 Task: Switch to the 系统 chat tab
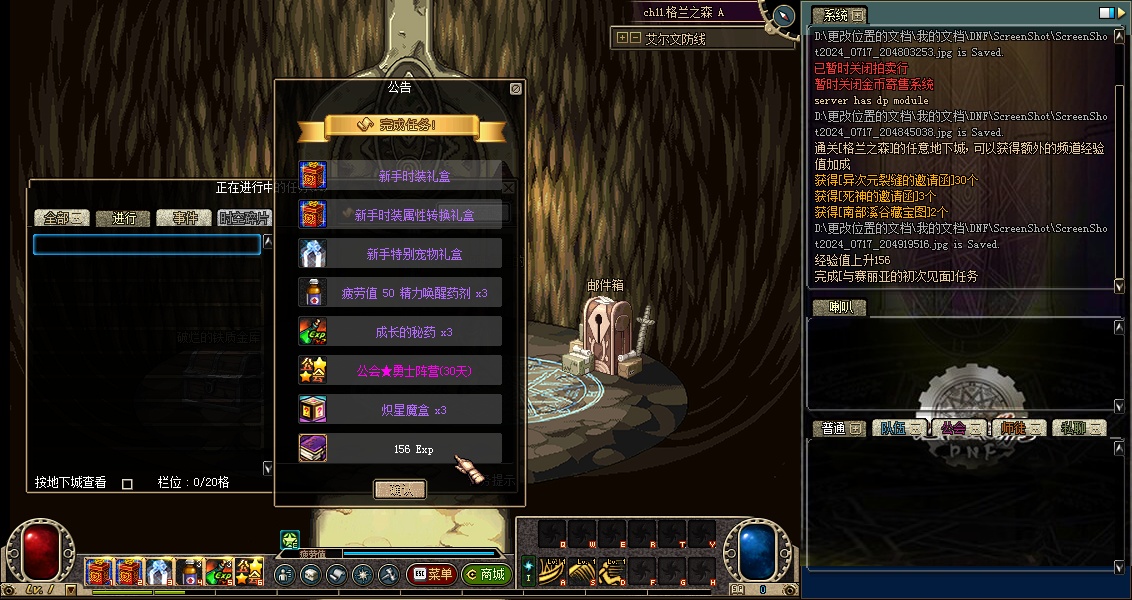[x=838, y=15]
